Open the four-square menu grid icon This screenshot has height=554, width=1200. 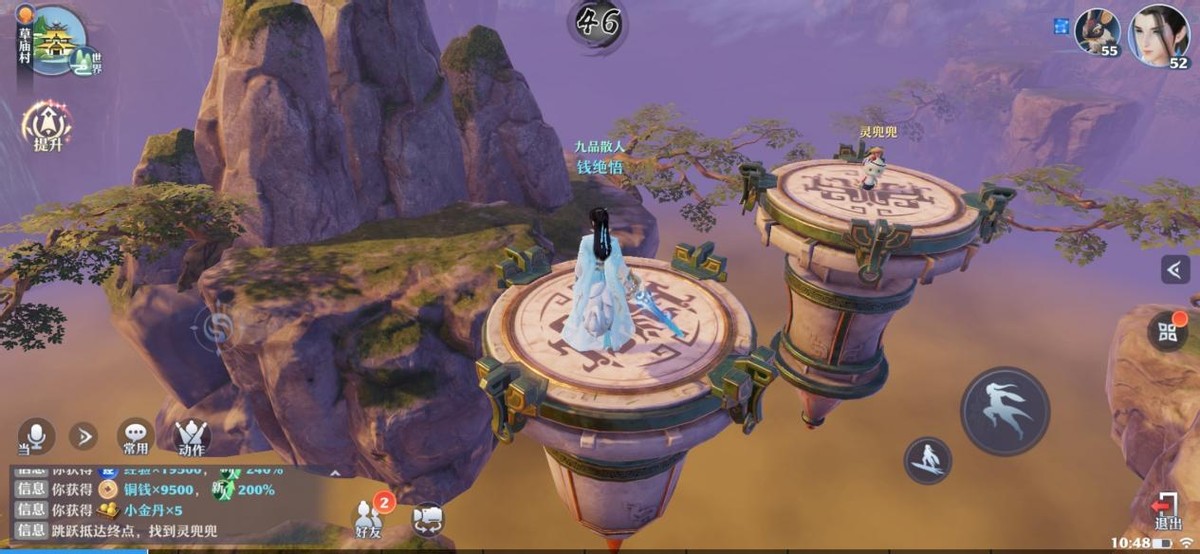point(1167,332)
